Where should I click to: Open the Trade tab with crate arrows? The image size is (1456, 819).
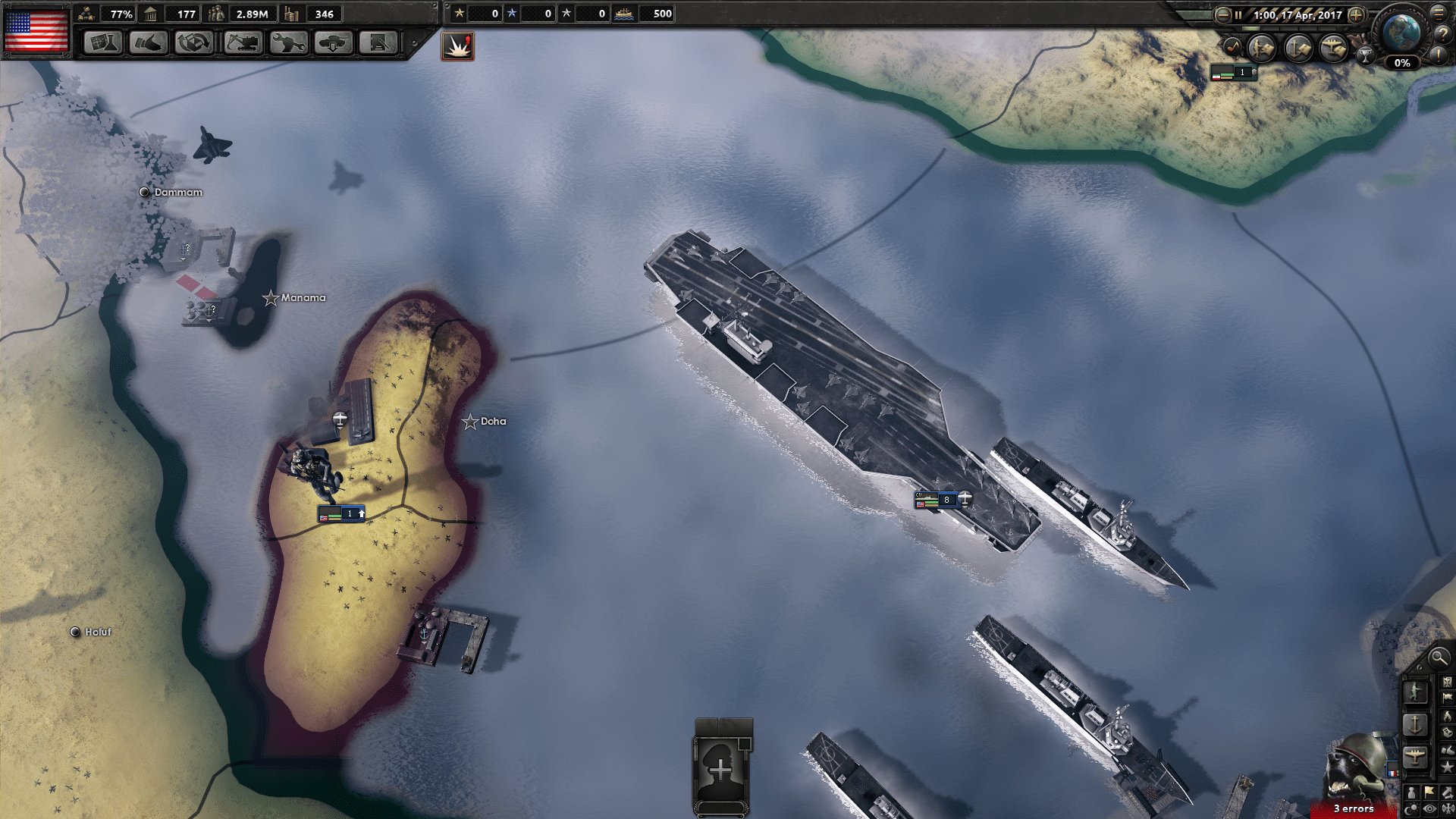(x=194, y=42)
